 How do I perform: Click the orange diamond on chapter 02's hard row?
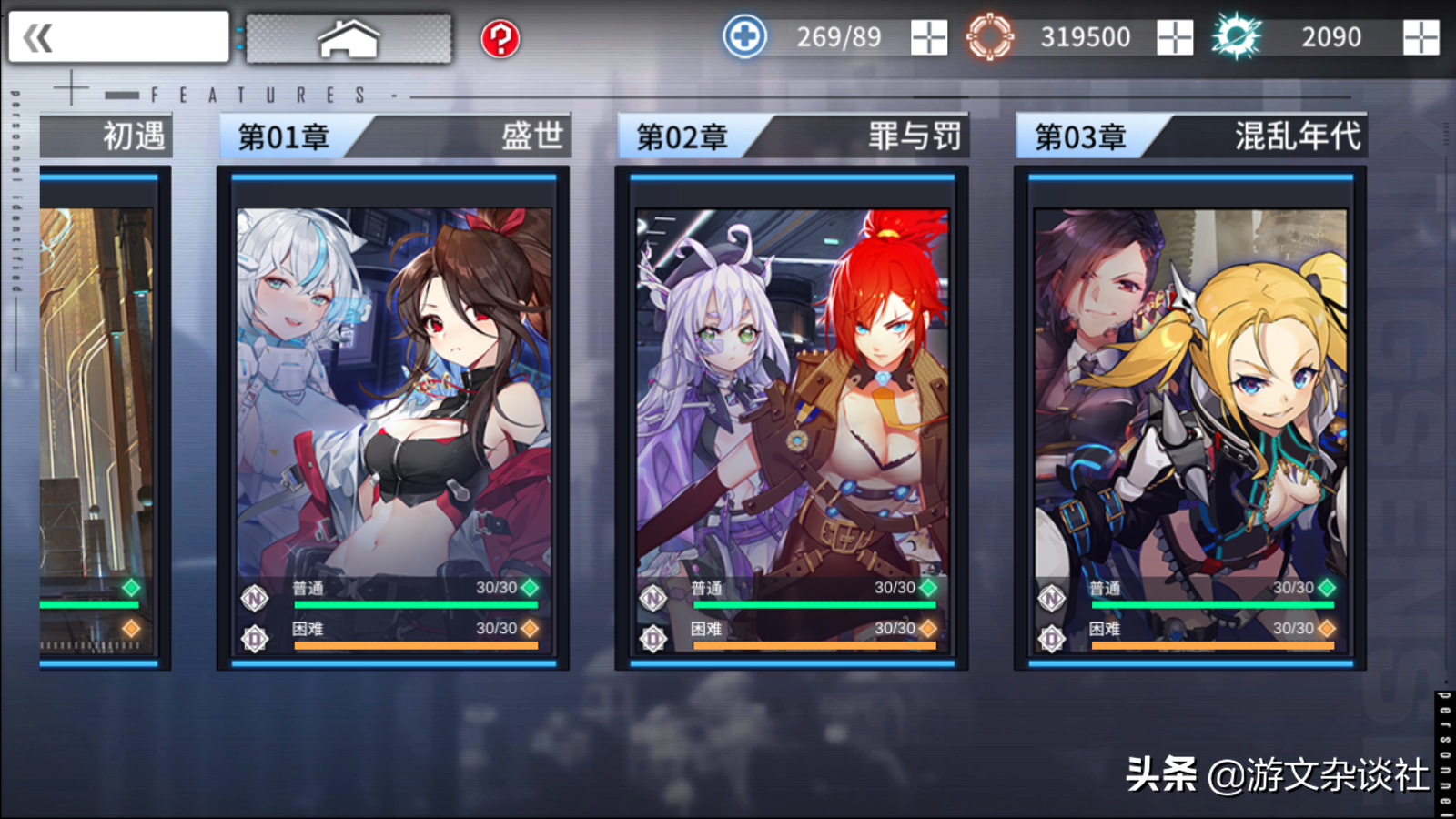[x=931, y=628]
